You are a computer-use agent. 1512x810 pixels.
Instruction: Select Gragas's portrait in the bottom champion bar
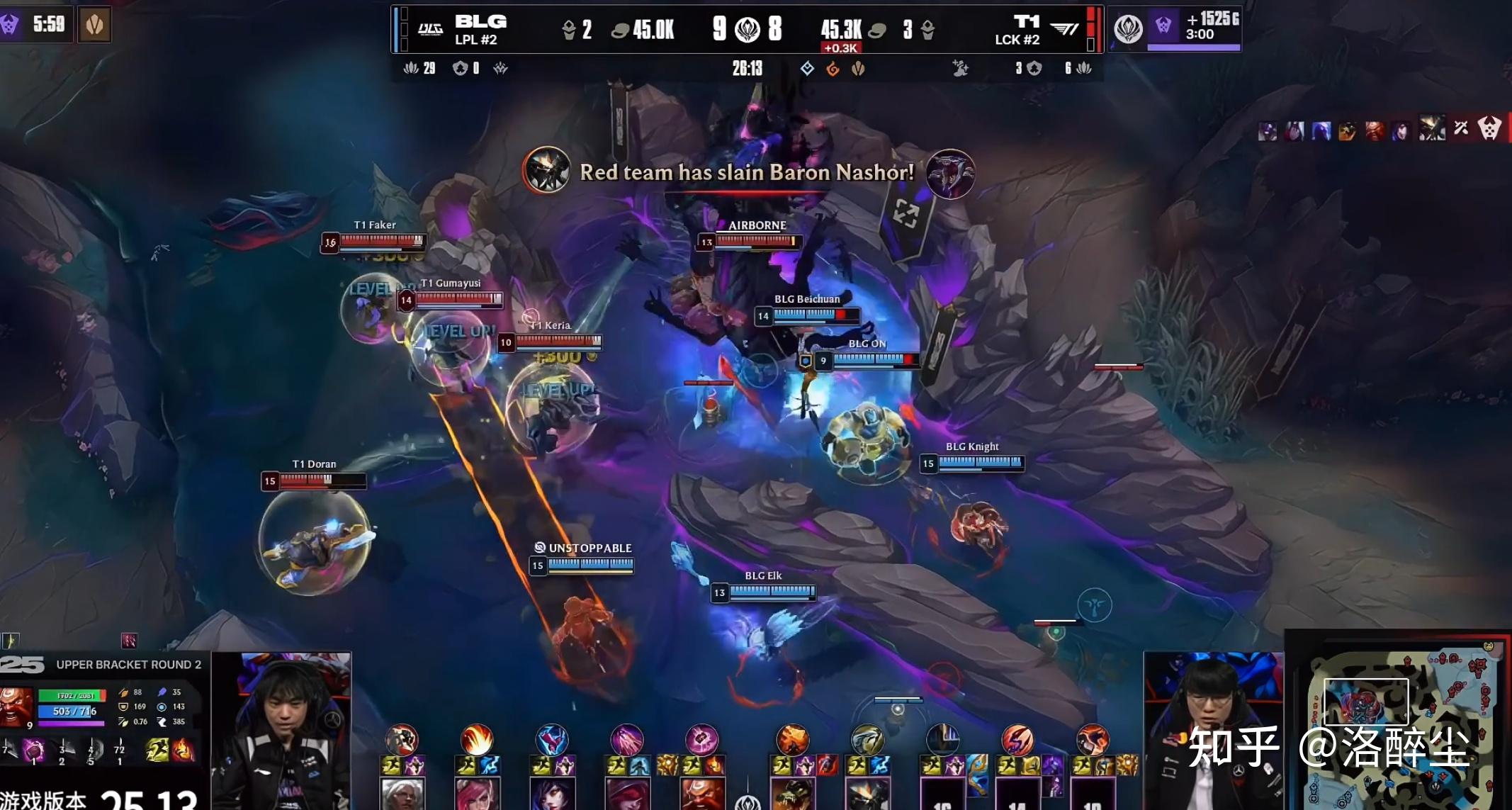701,794
